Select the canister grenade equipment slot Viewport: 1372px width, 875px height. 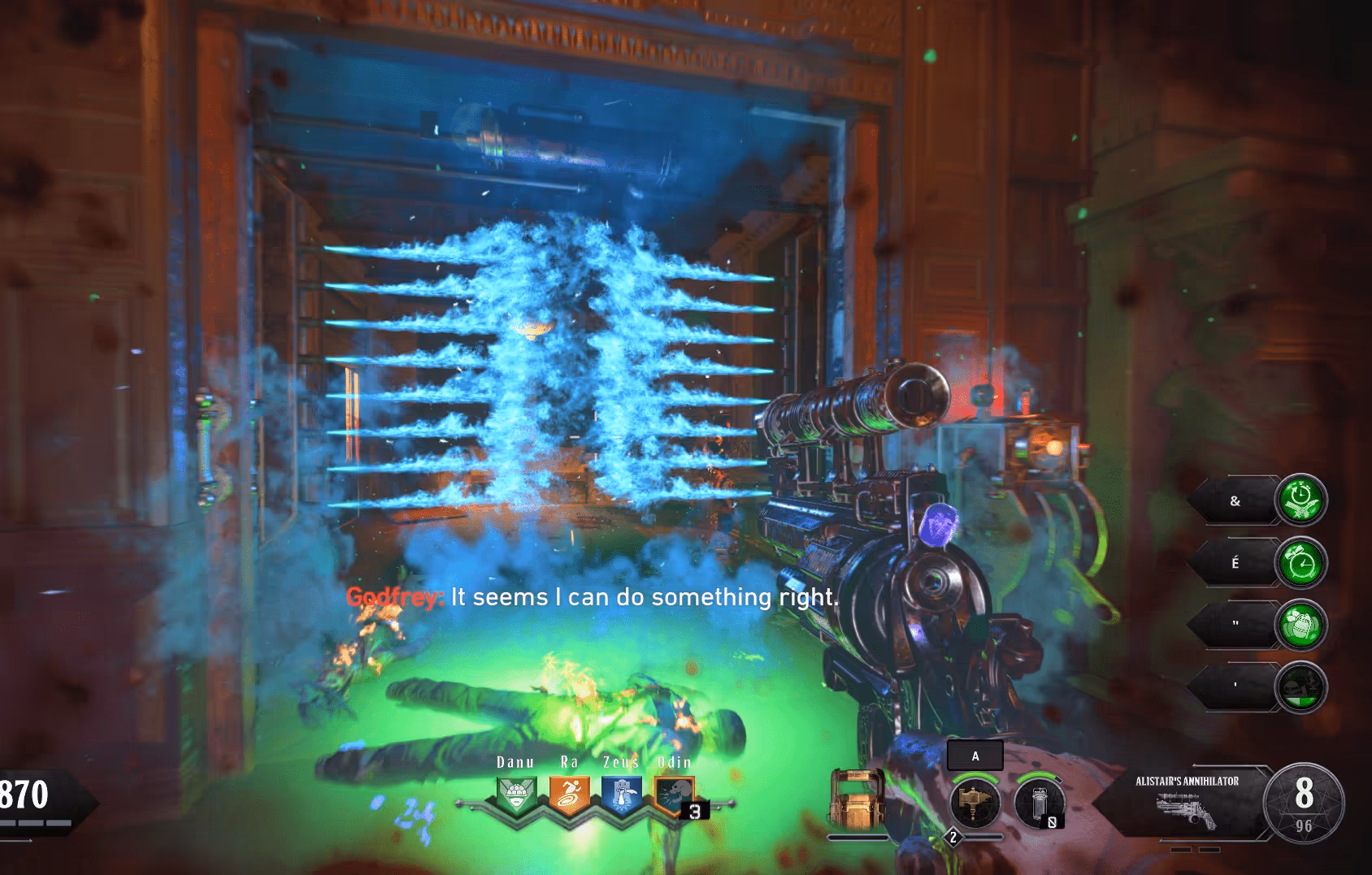pos(1040,803)
